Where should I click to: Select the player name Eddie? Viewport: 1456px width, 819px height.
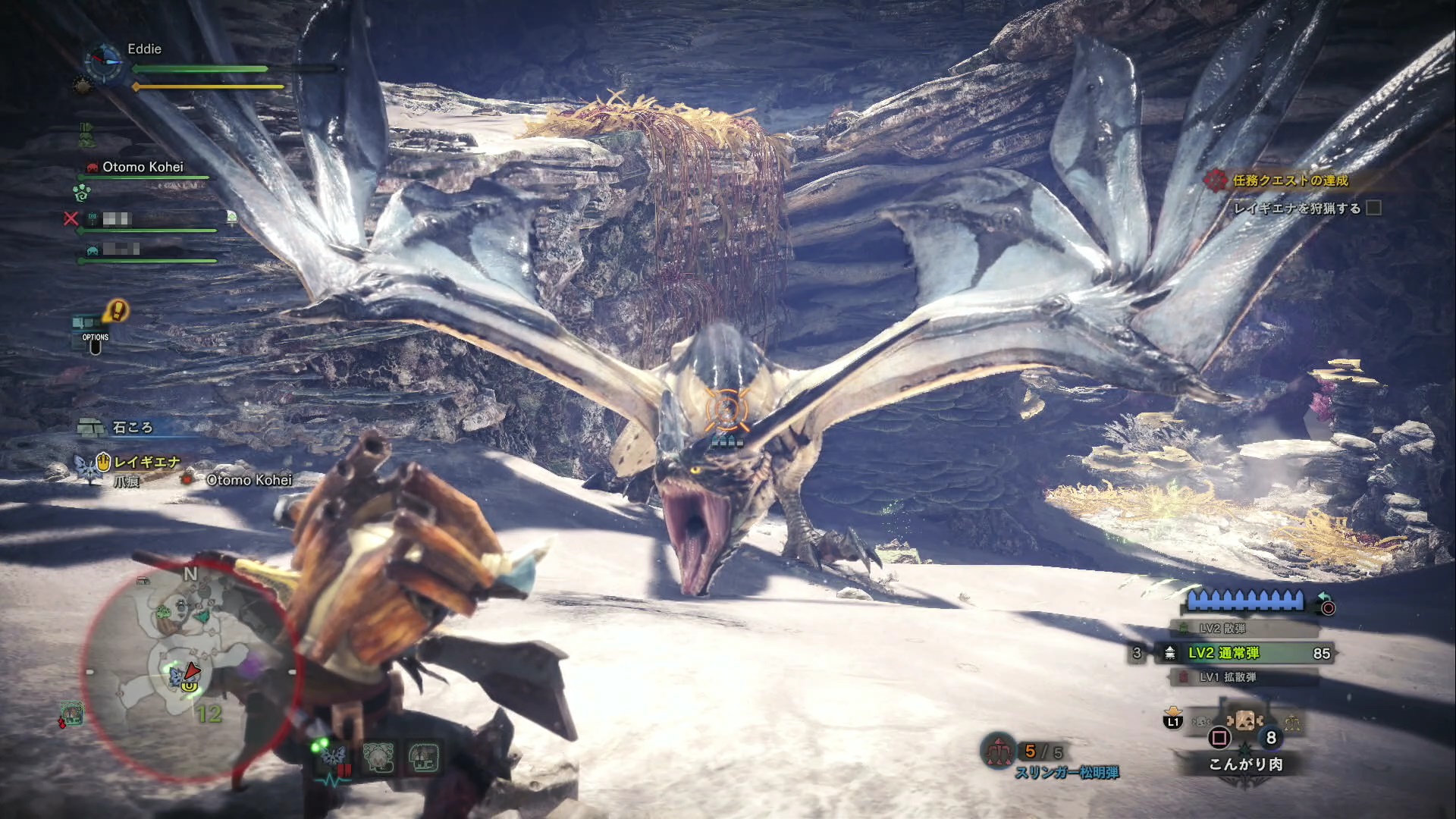pos(144,49)
